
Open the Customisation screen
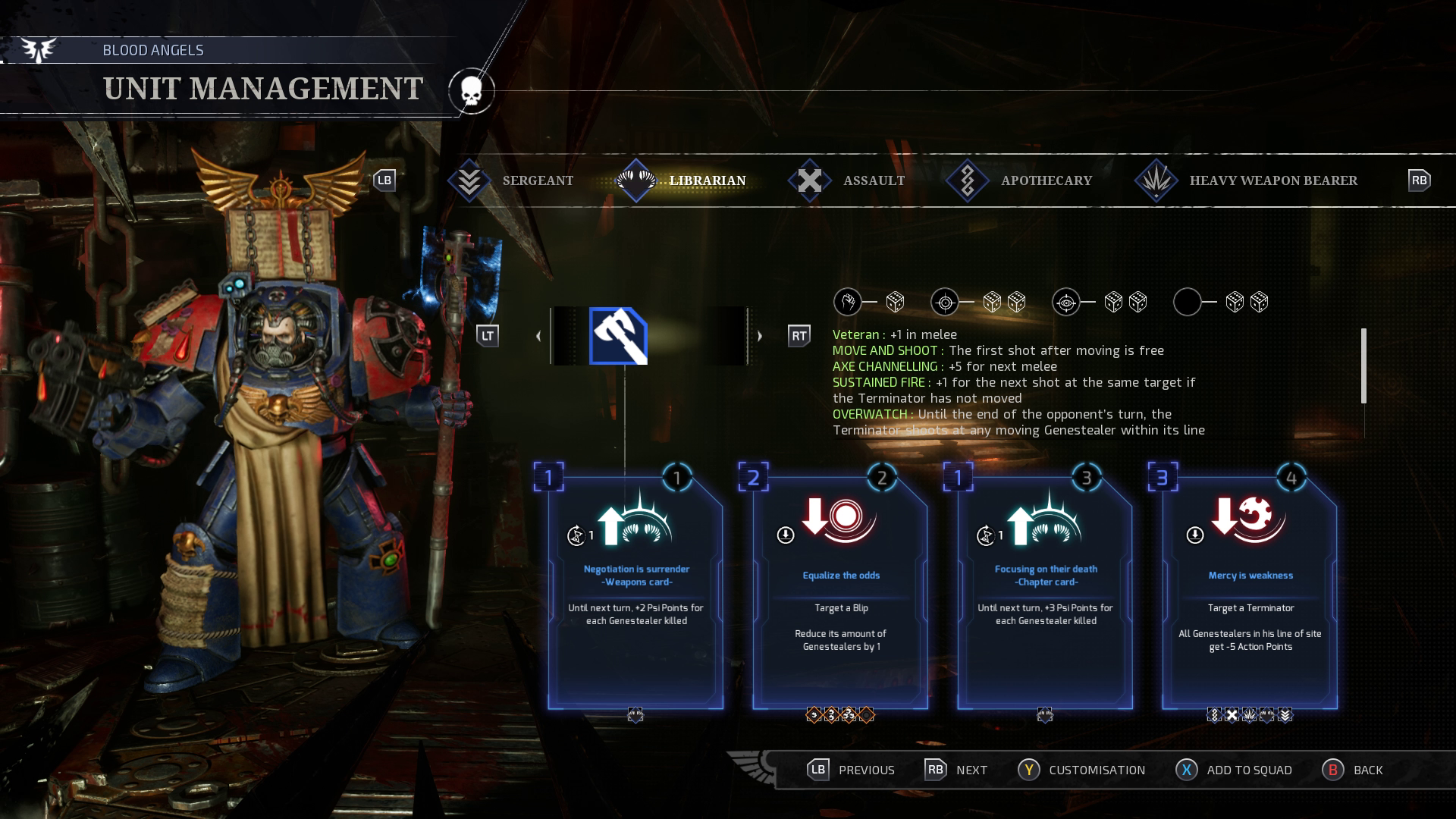coord(1081,770)
